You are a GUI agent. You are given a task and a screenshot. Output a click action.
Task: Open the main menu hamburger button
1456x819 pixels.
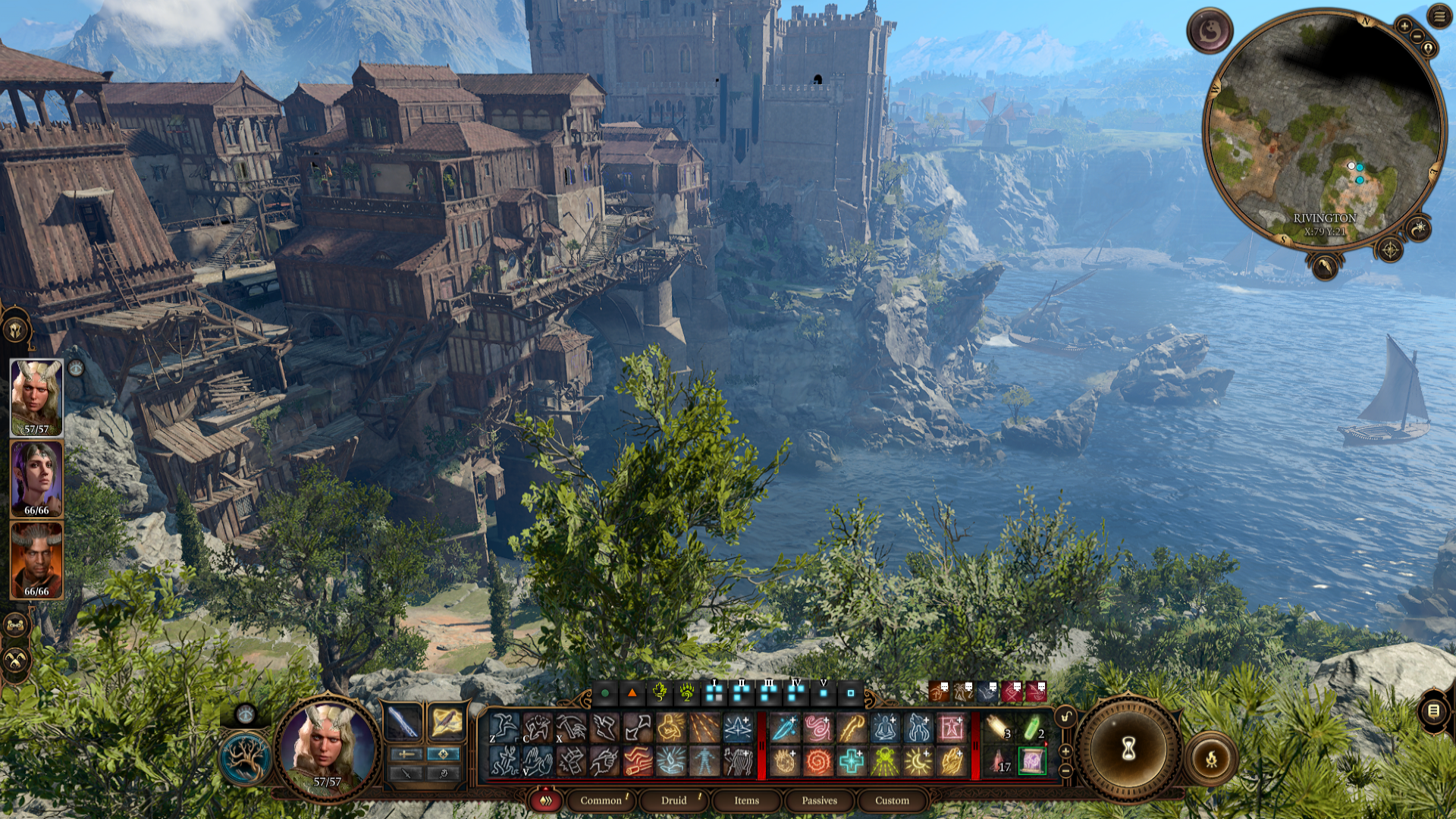(1439, 16)
